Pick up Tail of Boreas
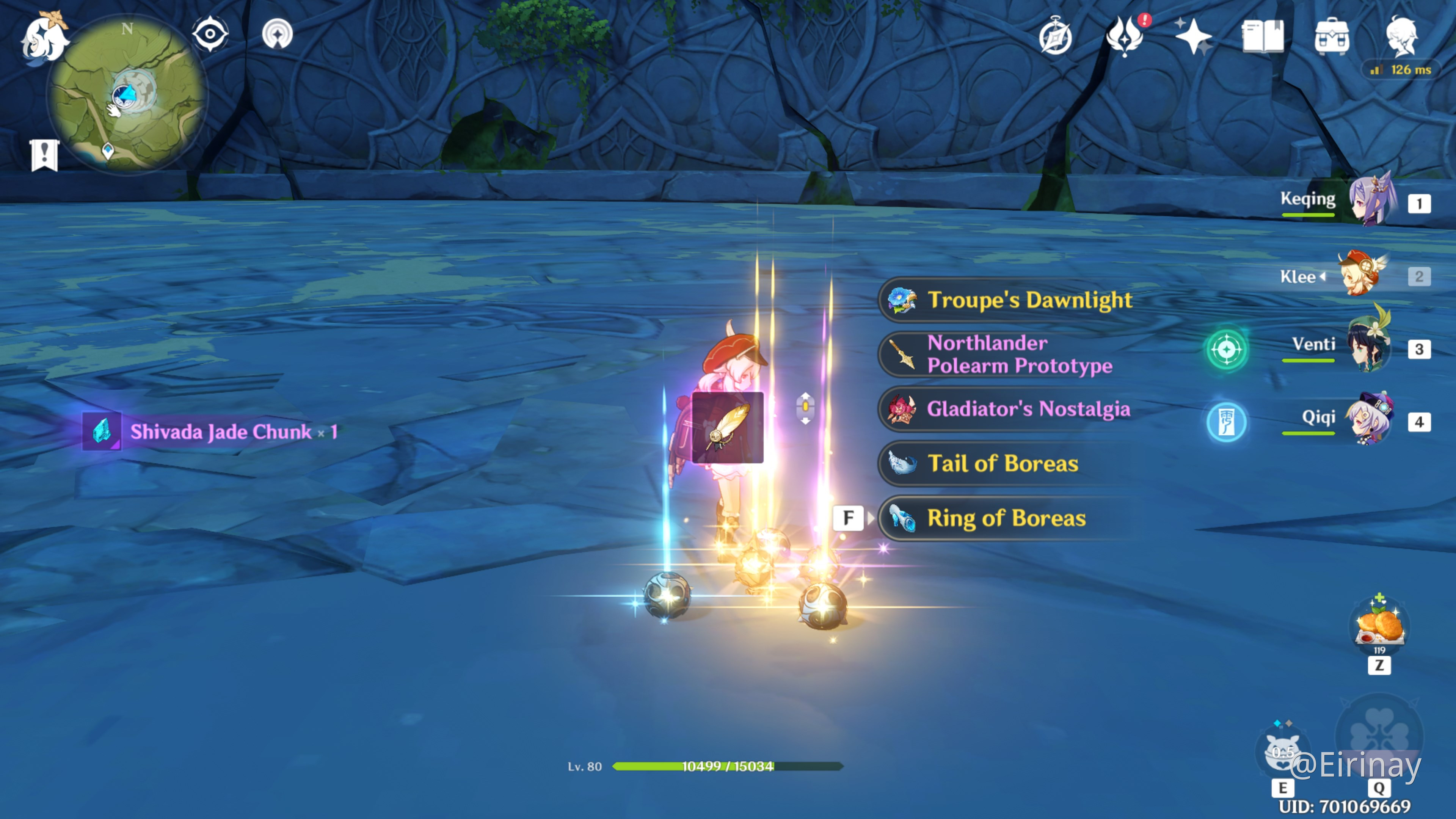Image resolution: width=1456 pixels, height=819 pixels. 1002,463
